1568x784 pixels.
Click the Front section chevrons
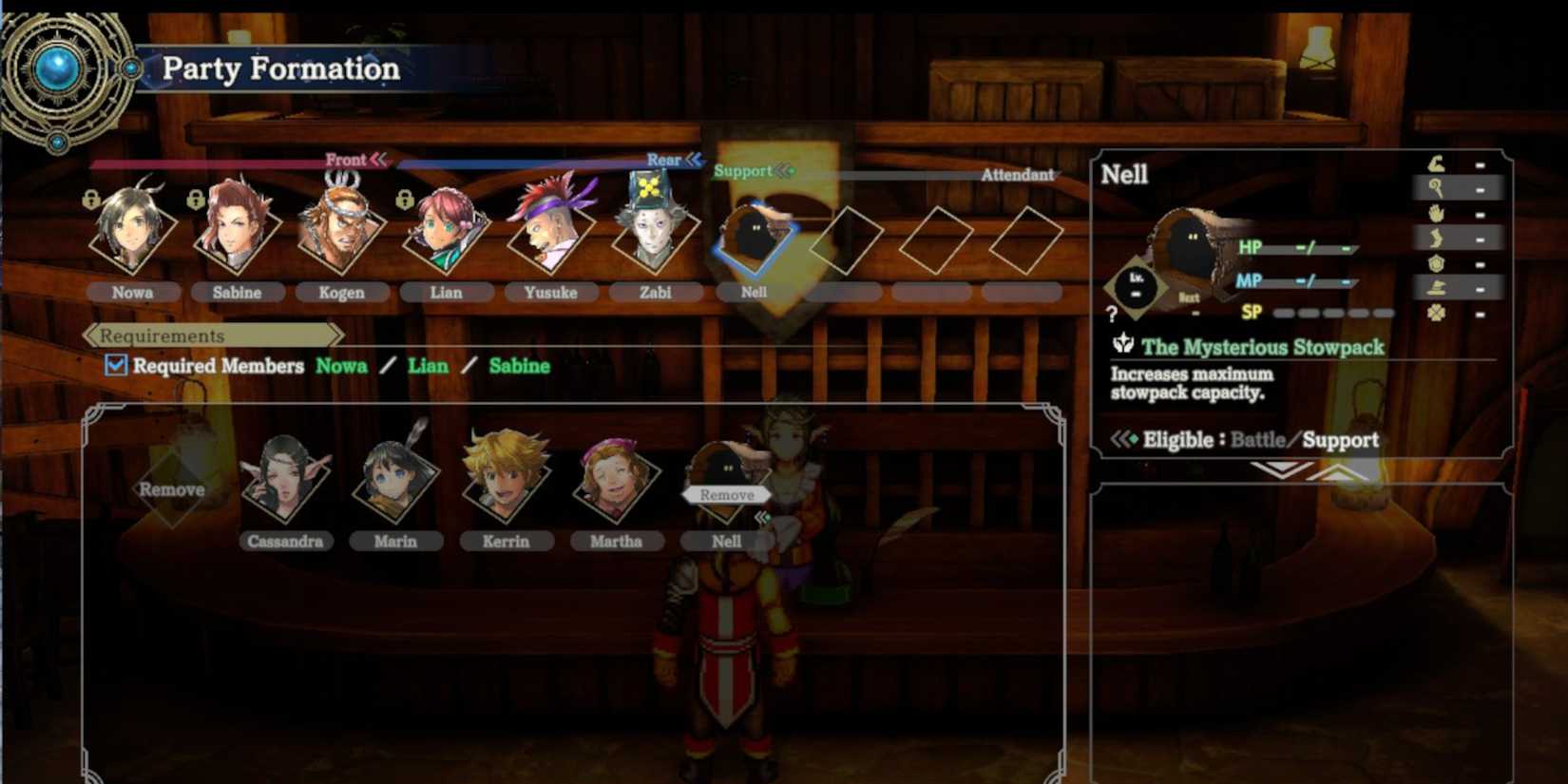click(379, 160)
